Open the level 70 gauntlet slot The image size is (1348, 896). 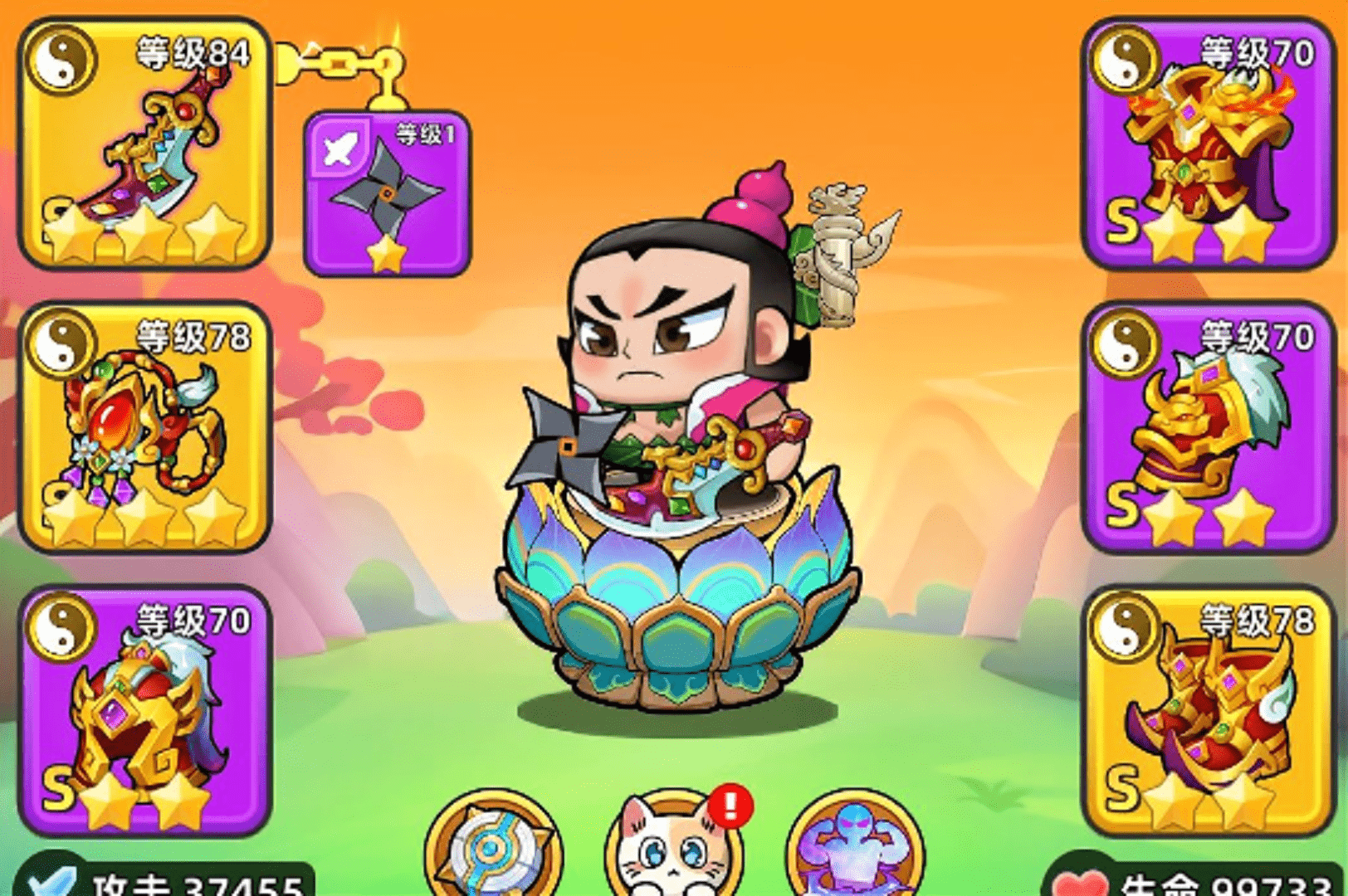click(1209, 426)
